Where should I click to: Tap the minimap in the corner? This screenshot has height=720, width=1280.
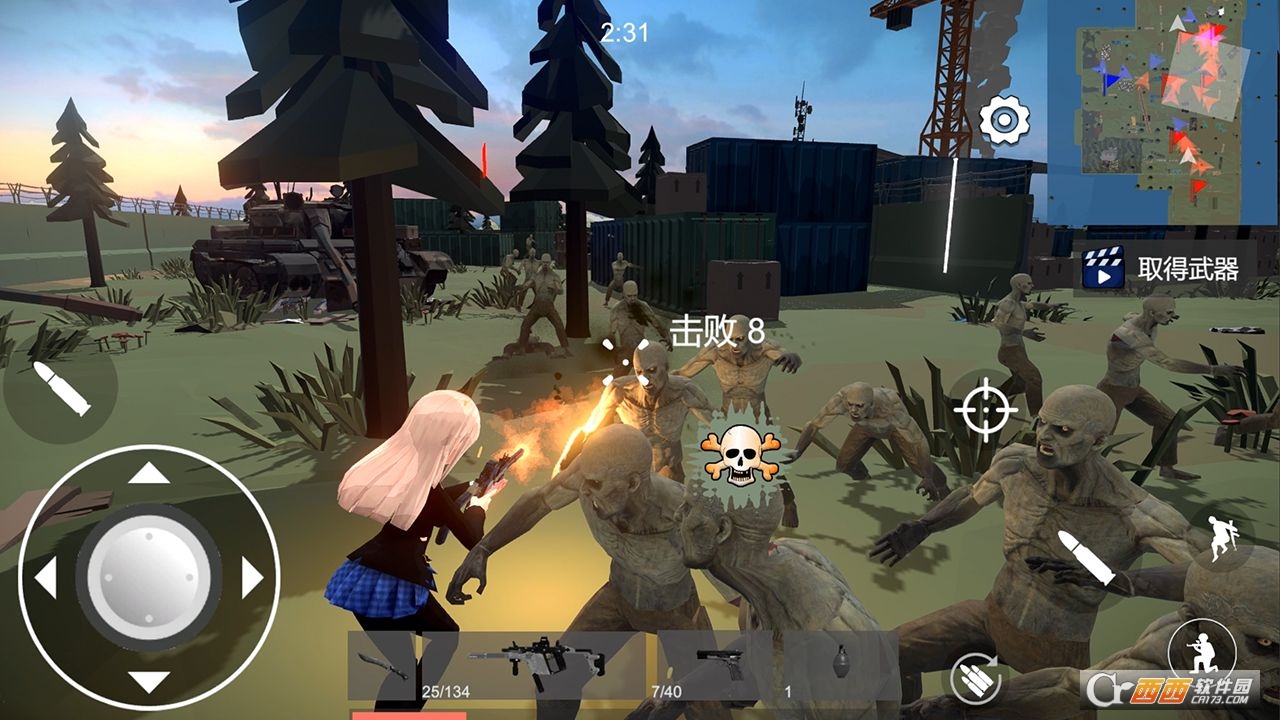coord(1160,110)
